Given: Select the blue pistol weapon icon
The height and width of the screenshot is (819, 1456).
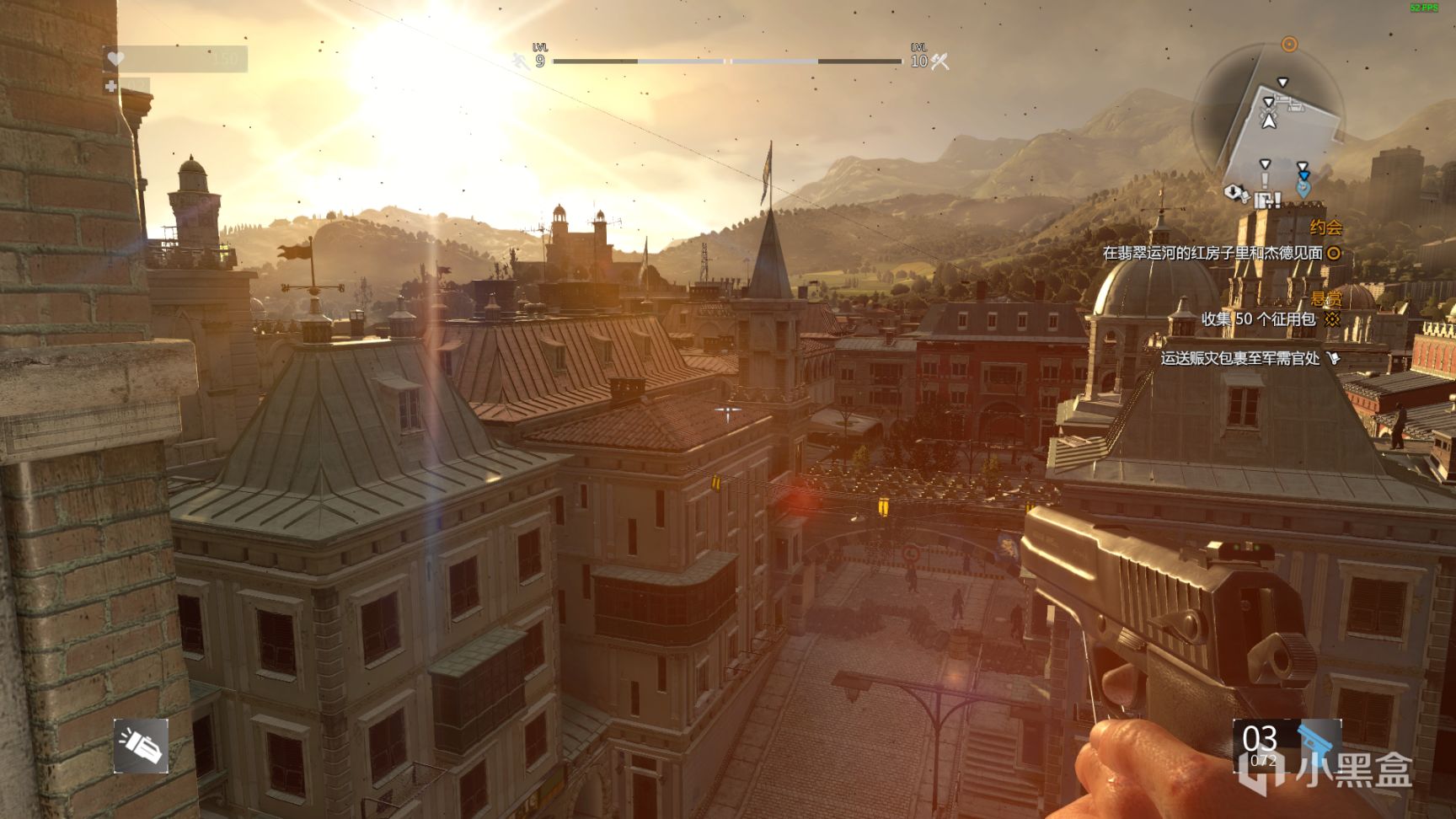Looking at the screenshot, I should click(x=1315, y=743).
